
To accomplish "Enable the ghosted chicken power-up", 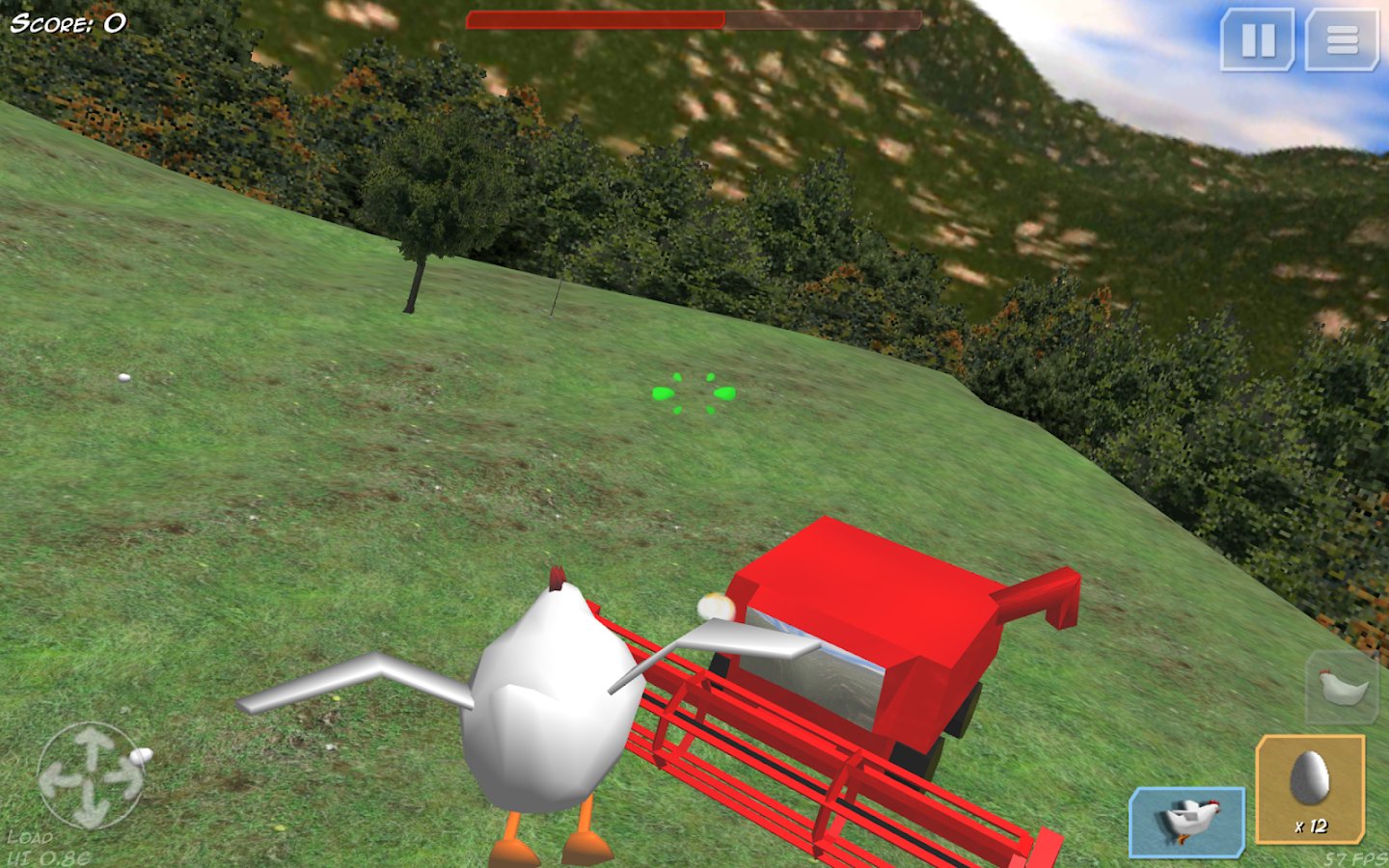I will click(1342, 687).
